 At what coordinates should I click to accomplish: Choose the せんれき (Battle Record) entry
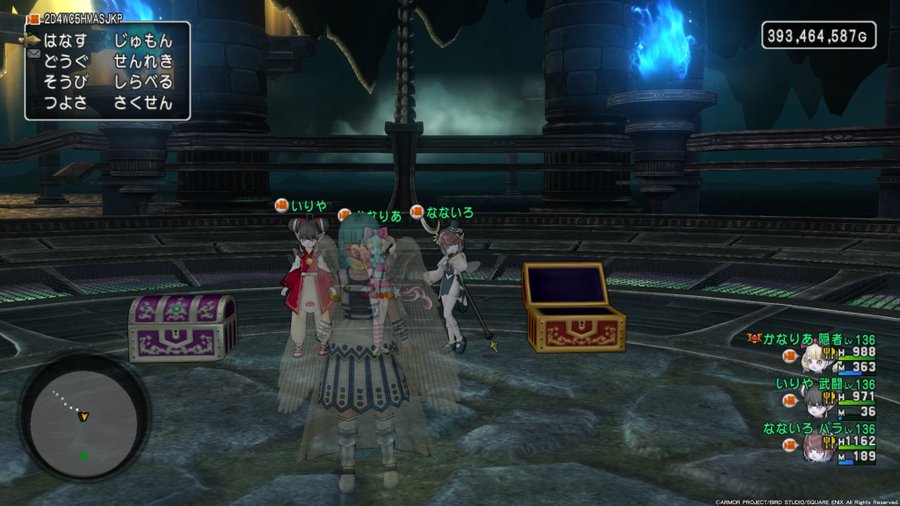point(144,62)
